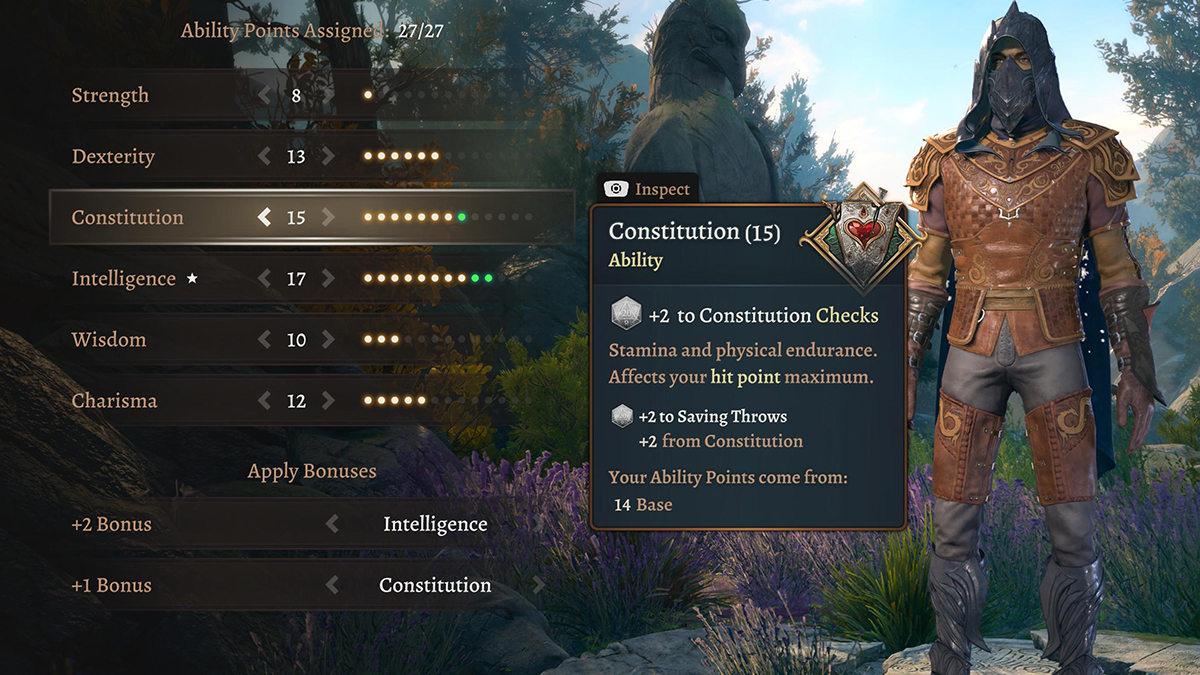Increase the Wisdom score

click(x=328, y=340)
